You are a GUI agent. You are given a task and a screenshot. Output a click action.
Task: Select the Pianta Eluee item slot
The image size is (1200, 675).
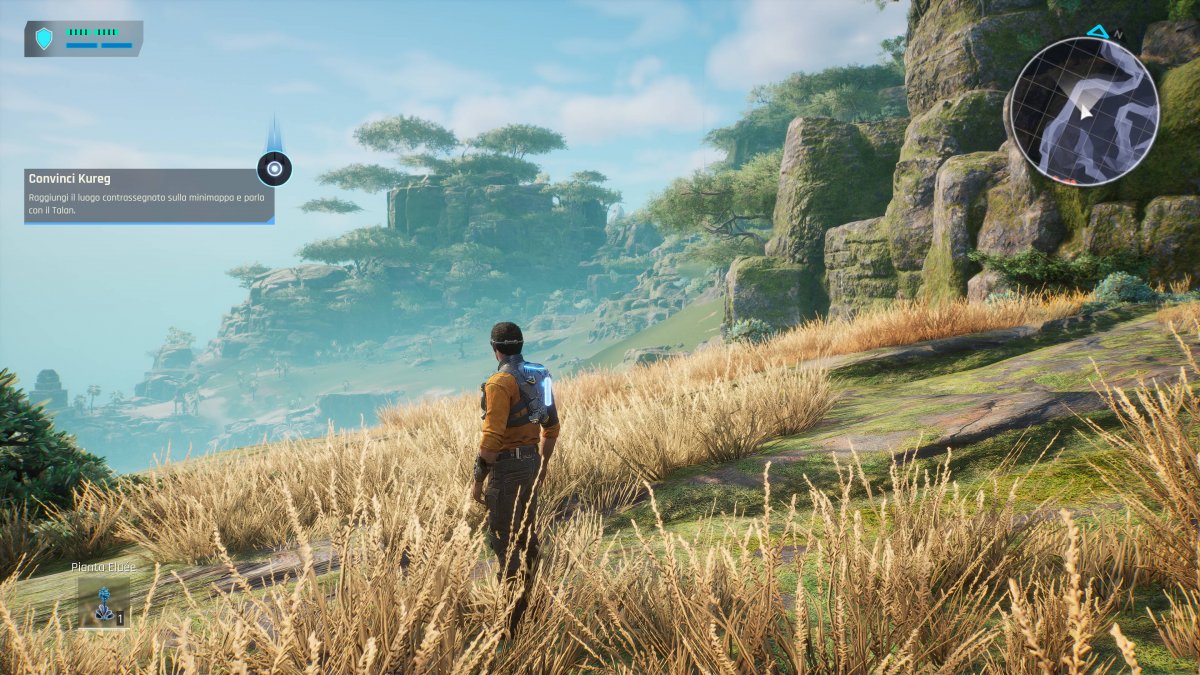pos(103,602)
